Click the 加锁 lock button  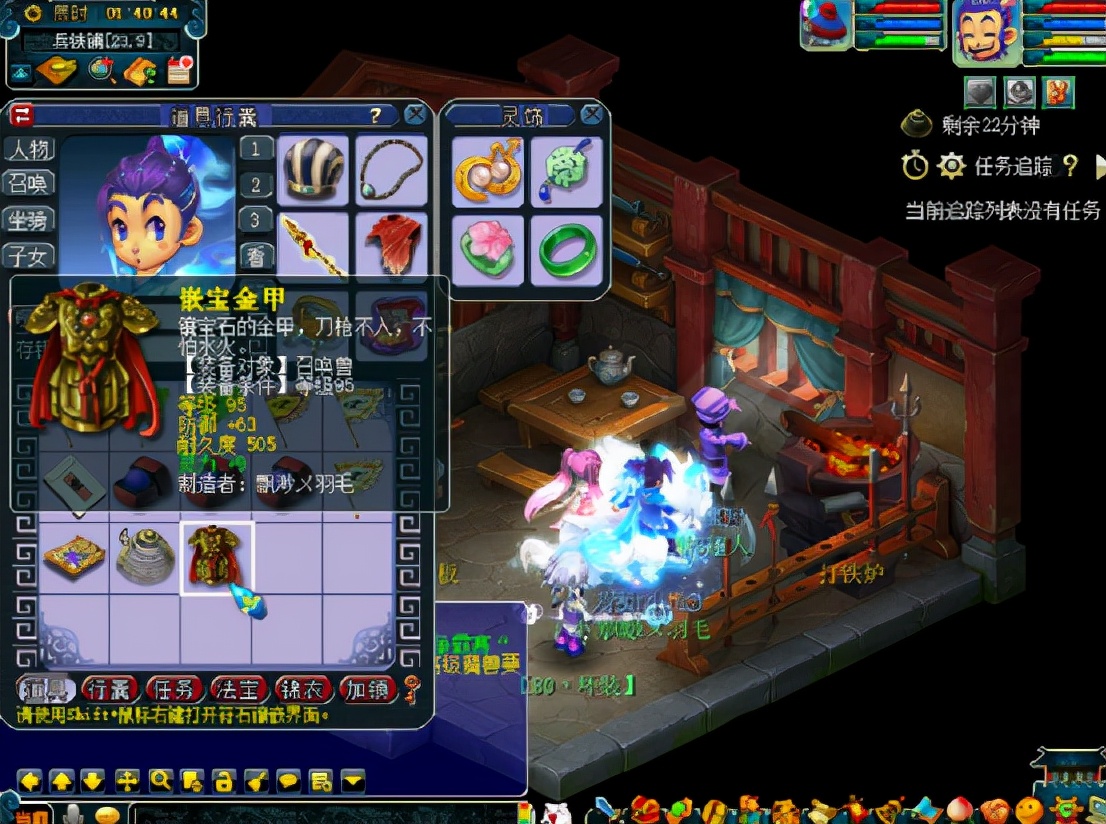click(x=367, y=689)
